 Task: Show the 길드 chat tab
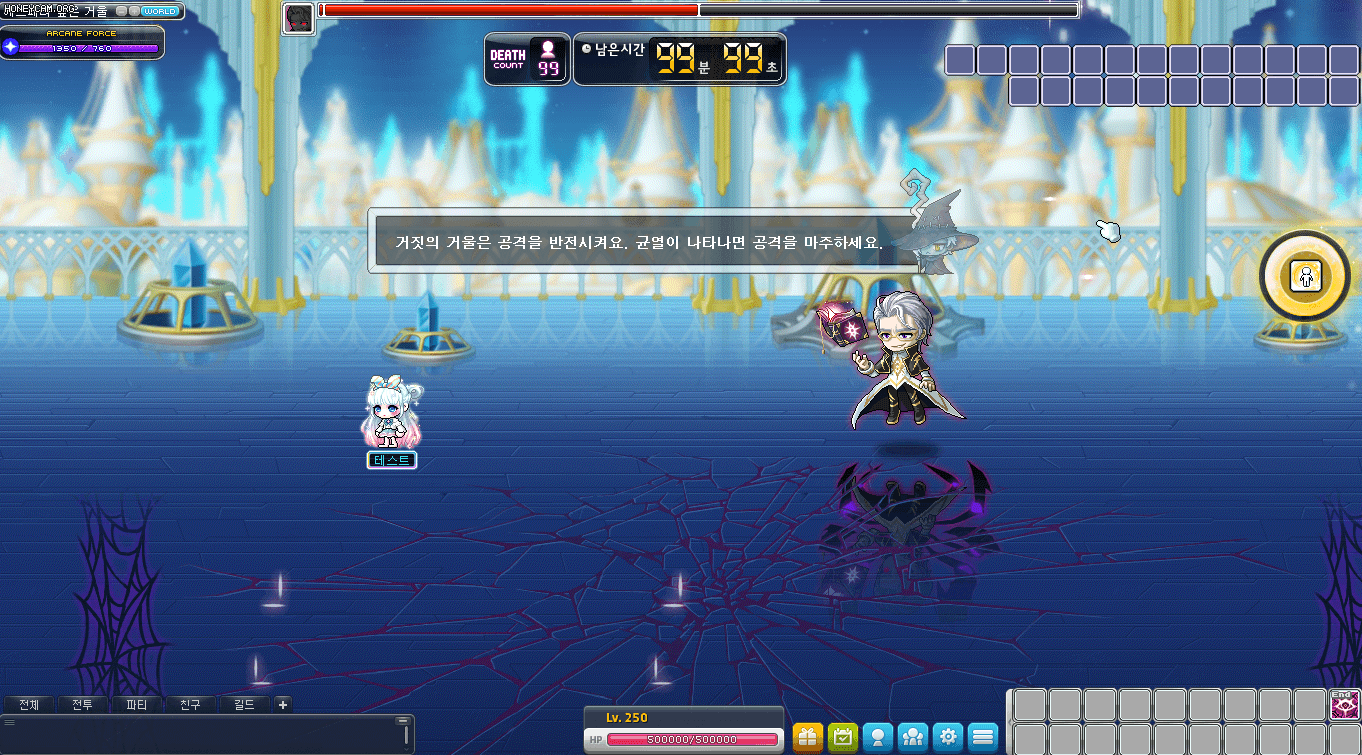coord(244,704)
